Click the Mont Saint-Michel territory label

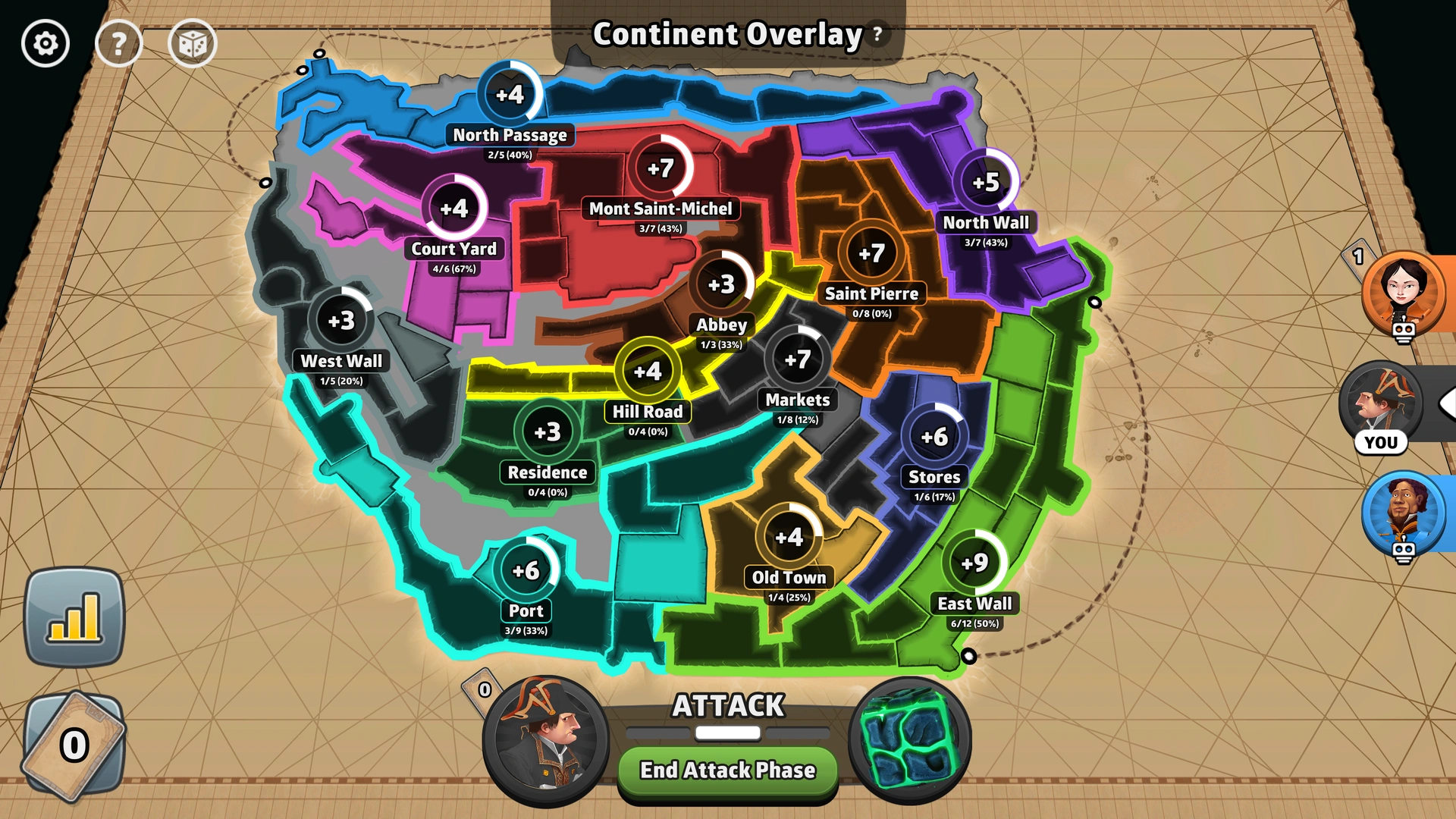[x=659, y=208]
